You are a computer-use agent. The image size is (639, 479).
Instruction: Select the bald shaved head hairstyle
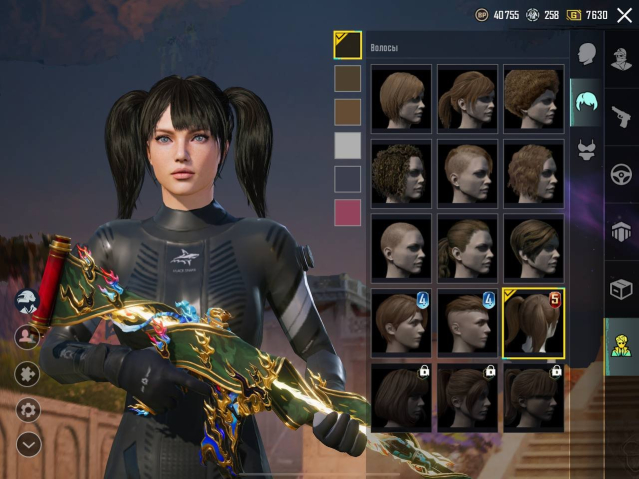coord(401,248)
